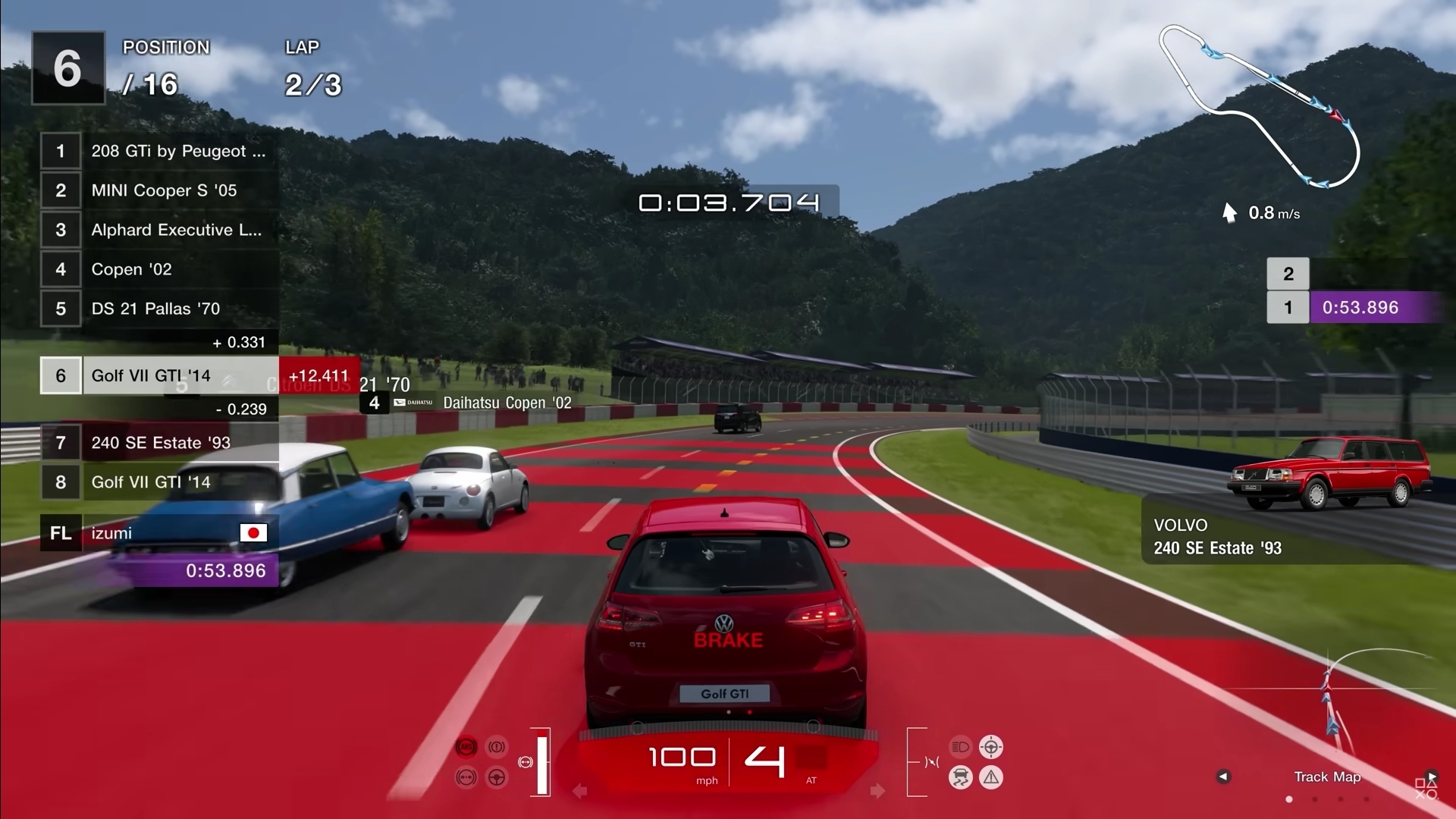Click the right arrow beside the PlayStation glyphs
This screenshot has height=819, width=1456.
1432,775
